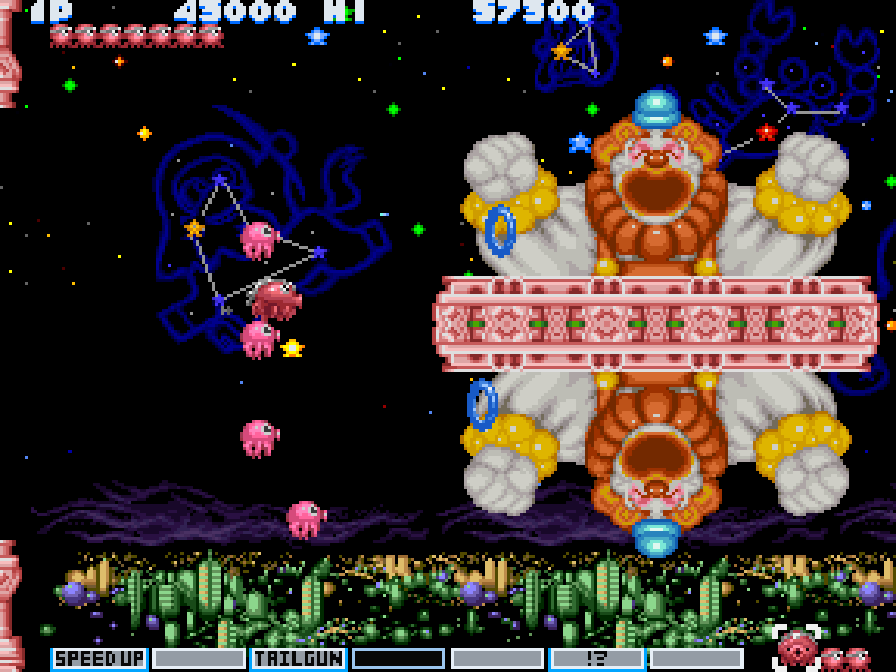
Task: Activate the TAILGUN power-up slot
Action: pos(298,659)
